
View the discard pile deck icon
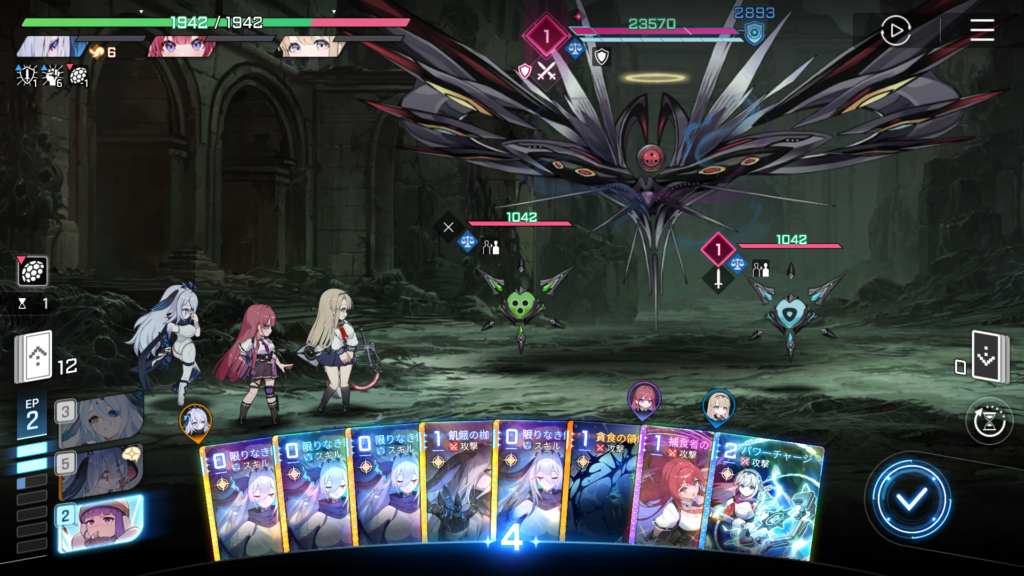(x=988, y=358)
